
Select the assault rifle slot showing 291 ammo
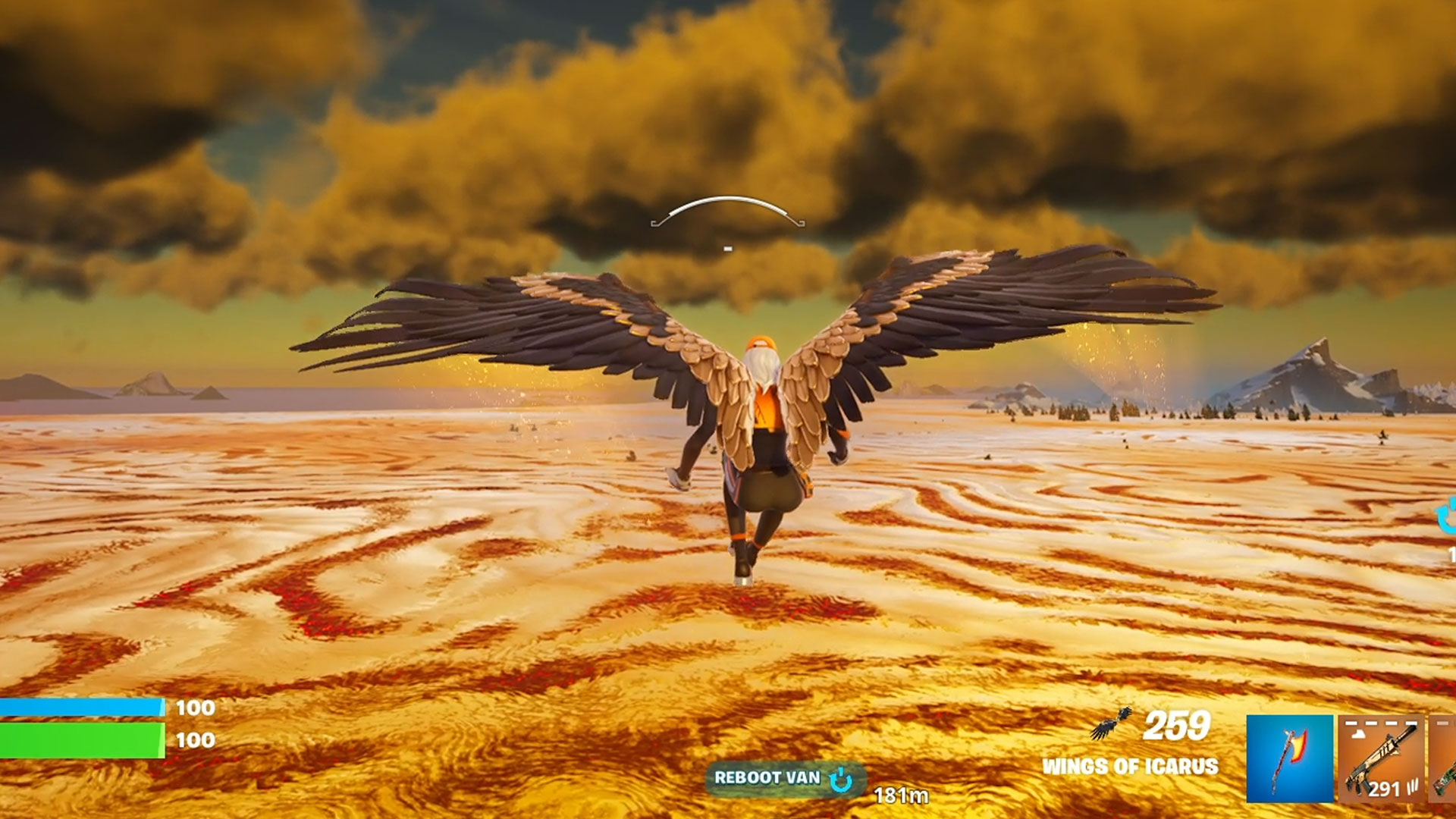pyautogui.click(x=1381, y=758)
